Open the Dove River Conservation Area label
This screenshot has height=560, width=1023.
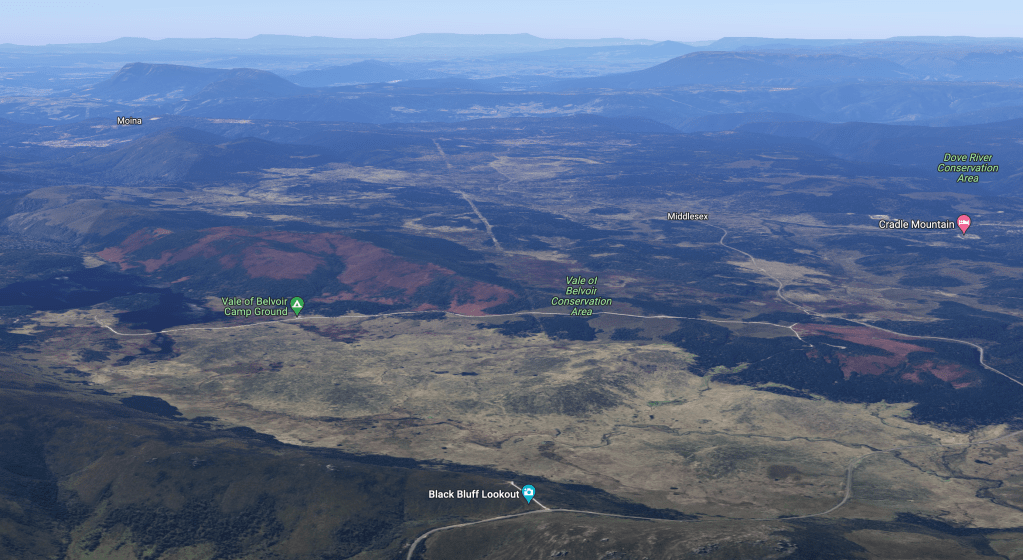(967, 168)
